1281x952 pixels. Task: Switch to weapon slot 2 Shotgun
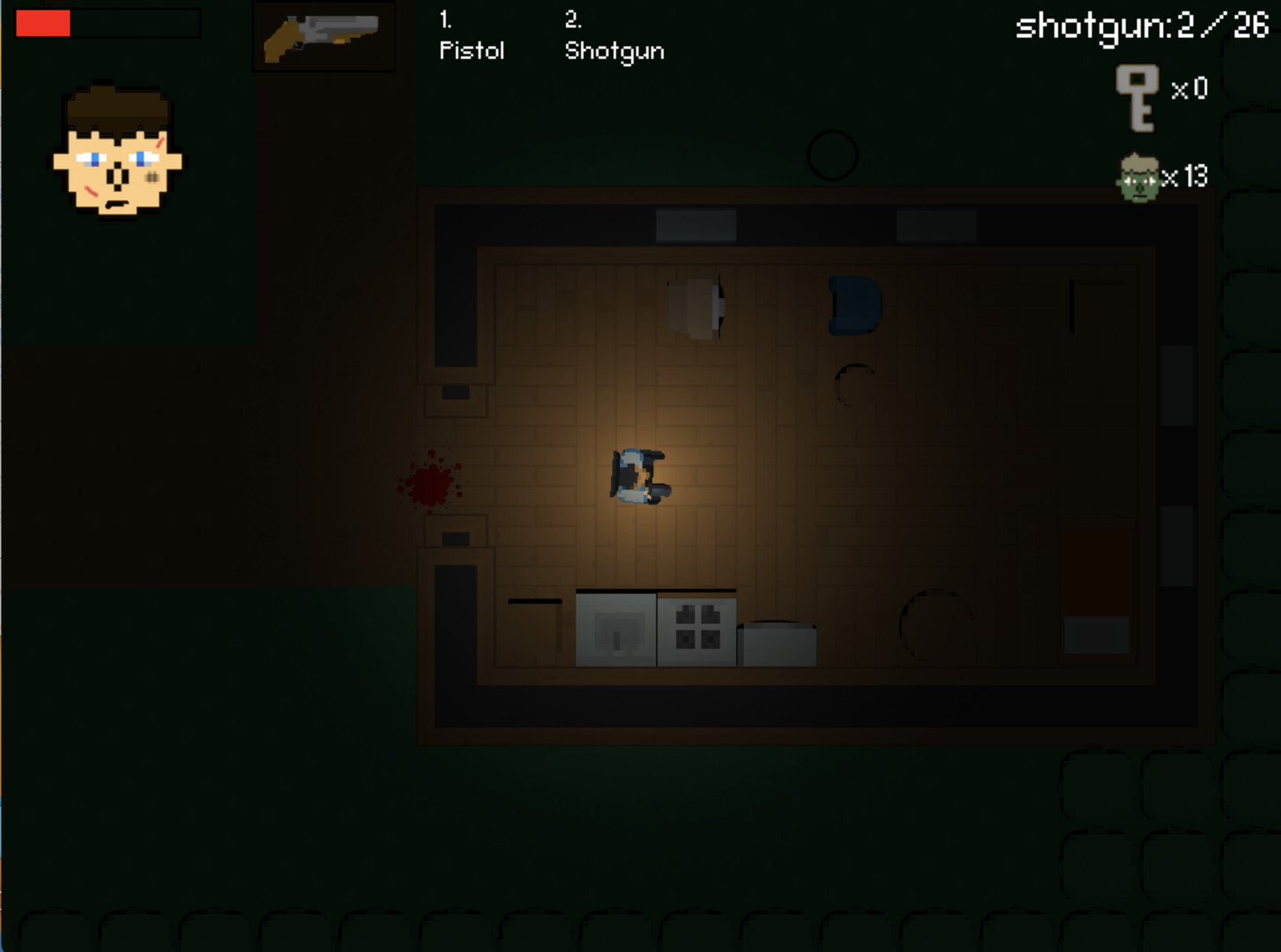614,35
